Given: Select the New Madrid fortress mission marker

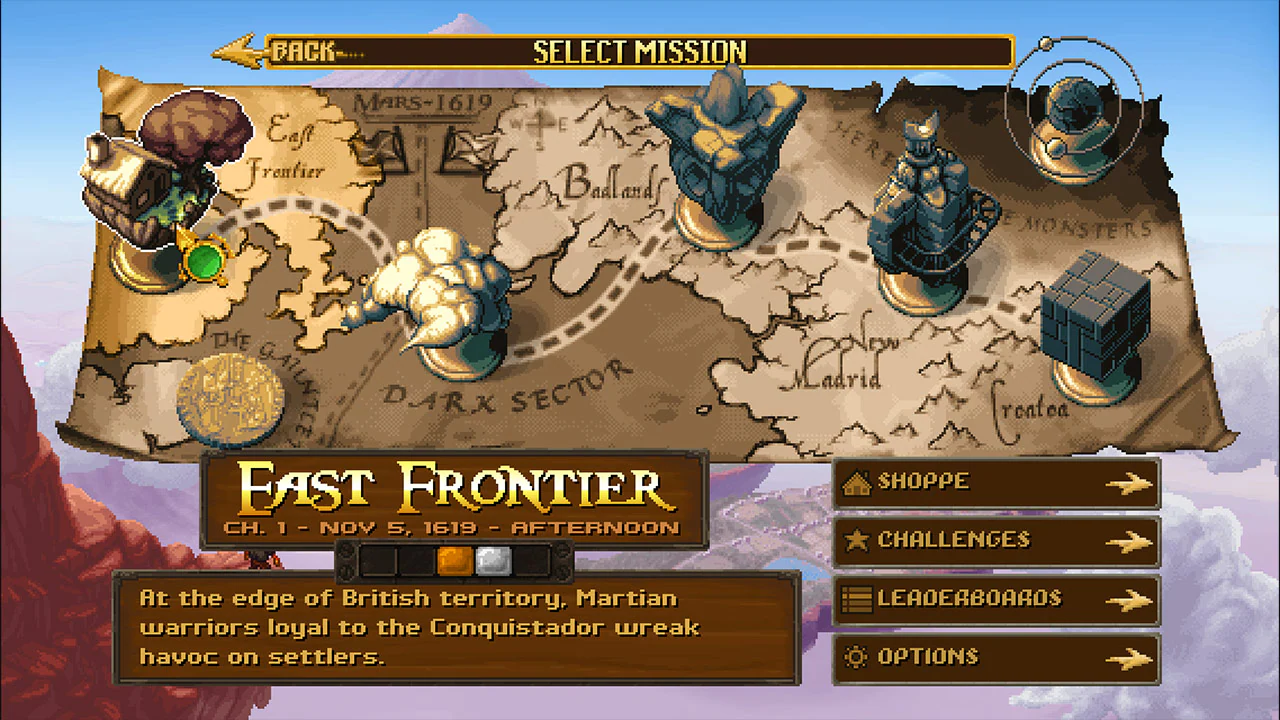Looking at the screenshot, I should click(x=925, y=210).
